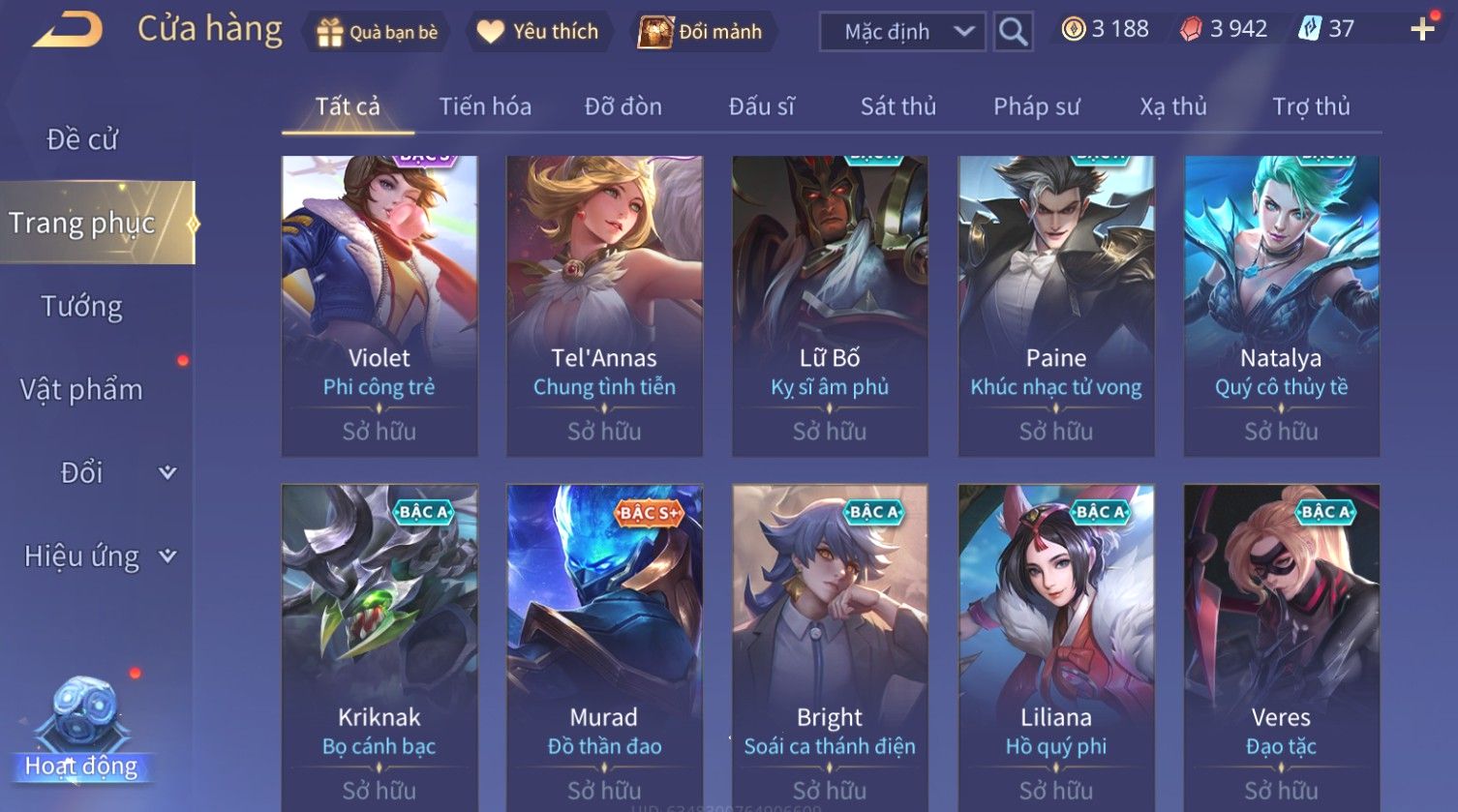Open the Đổi mảnh exchange button
This screenshot has width=1458, height=812.
point(701,32)
